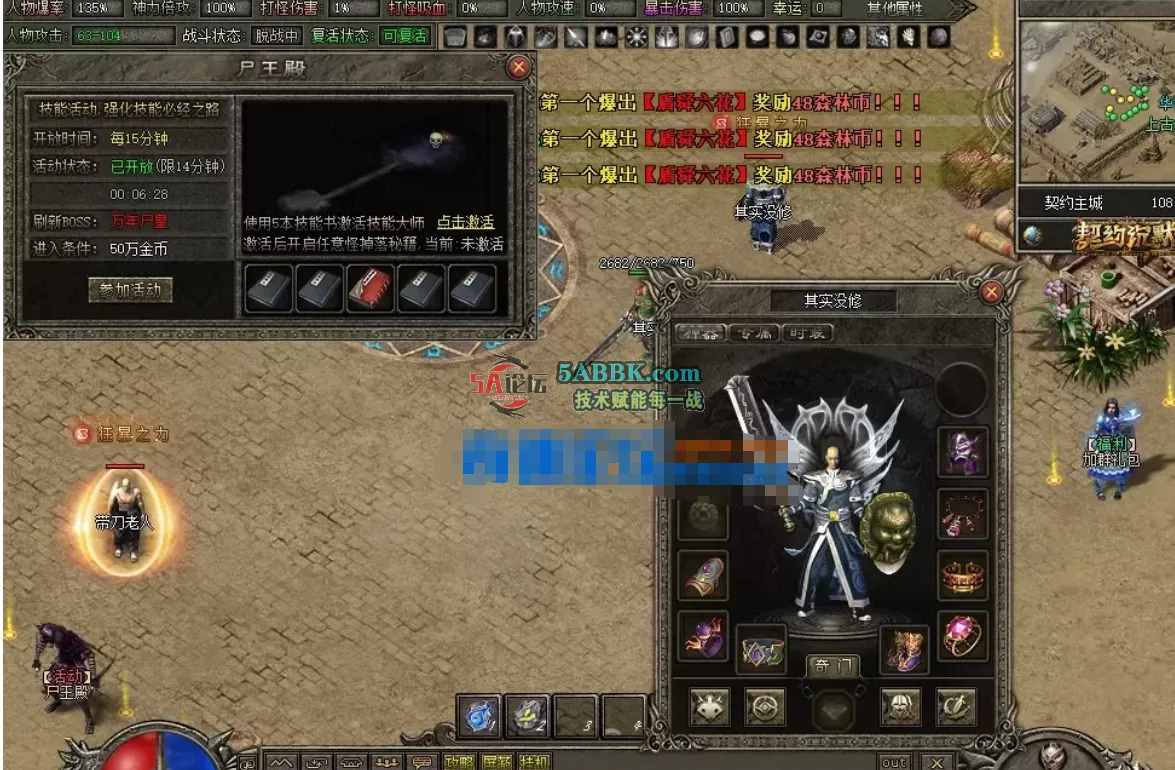This screenshot has width=1175, height=770.
Task: Close the 尸王殿 event window
Action: tap(518, 68)
